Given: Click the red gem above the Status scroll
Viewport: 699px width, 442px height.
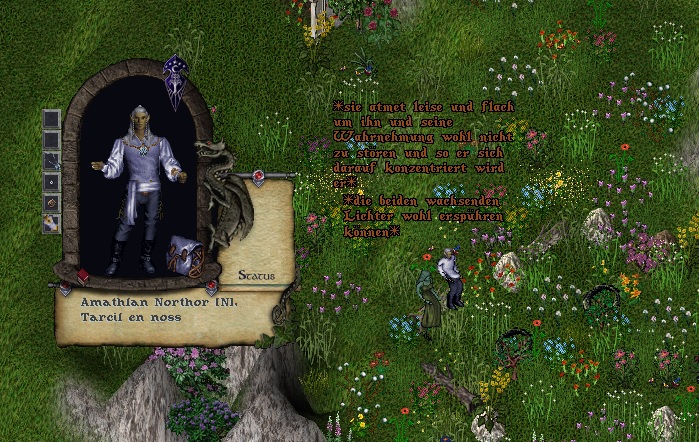Looking at the screenshot, I should point(258,178).
